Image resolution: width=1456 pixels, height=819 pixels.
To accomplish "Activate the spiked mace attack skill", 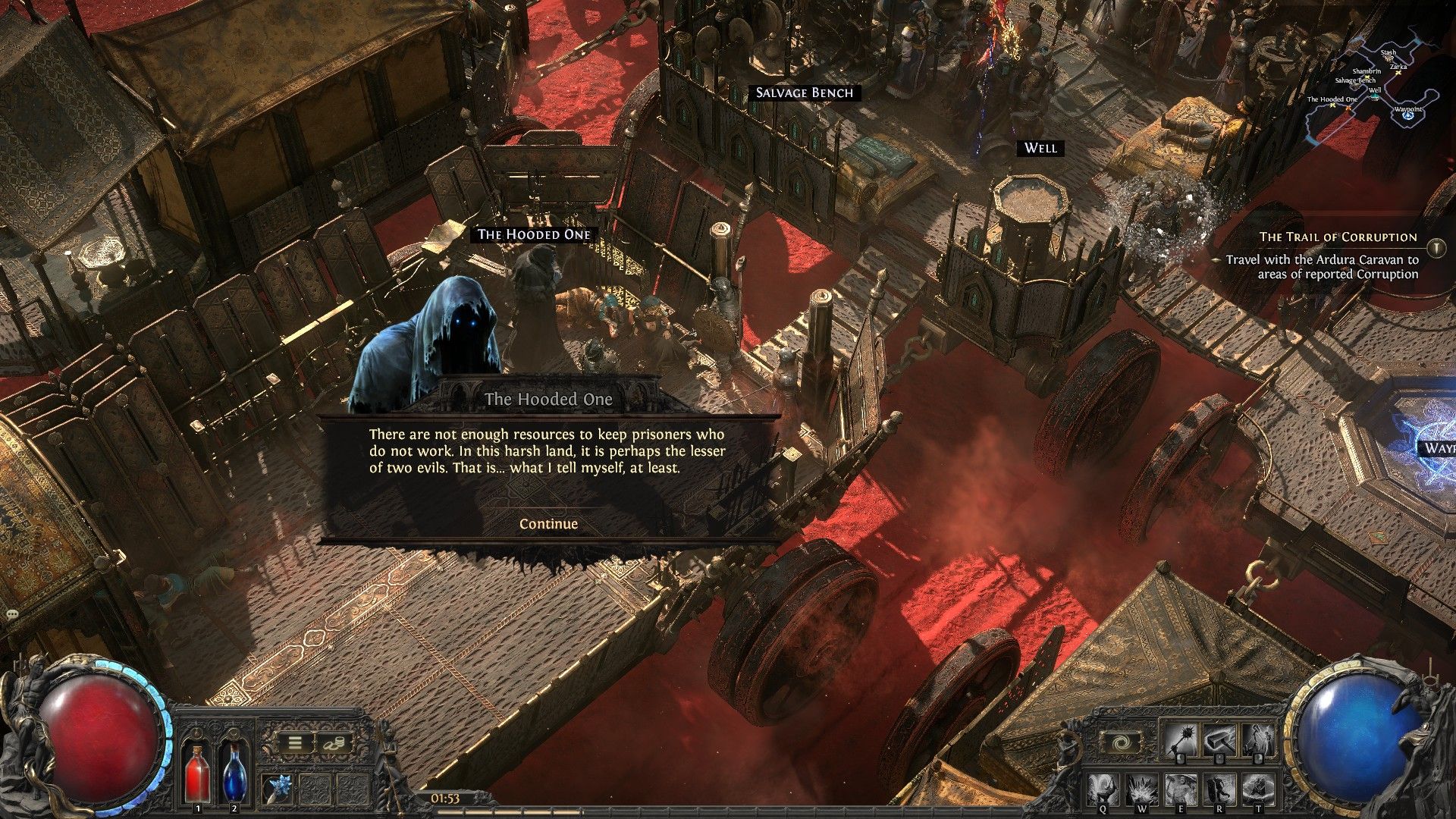I will pyautogui.click(x=1181, y=740).
